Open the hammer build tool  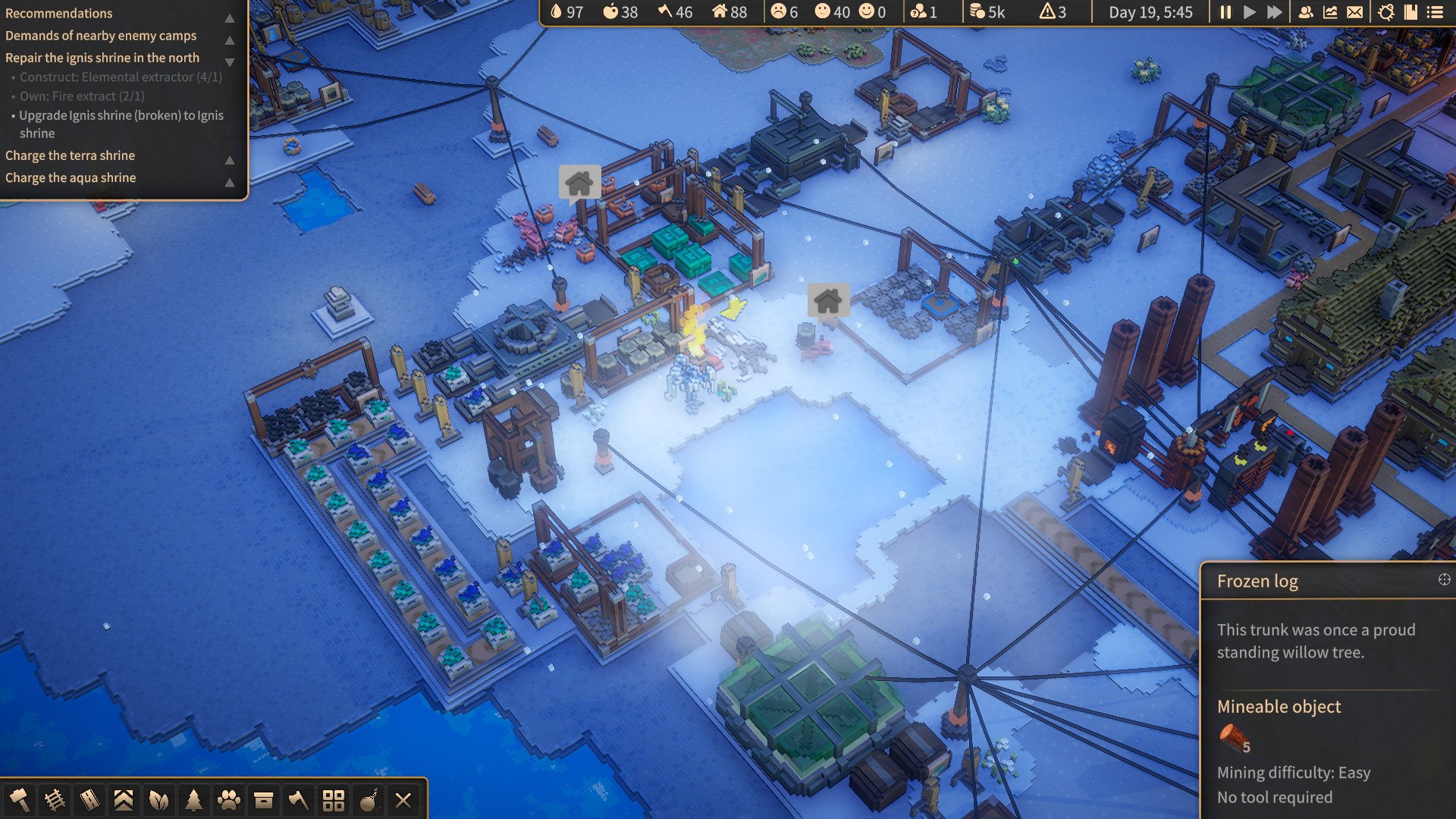(19, 800)
